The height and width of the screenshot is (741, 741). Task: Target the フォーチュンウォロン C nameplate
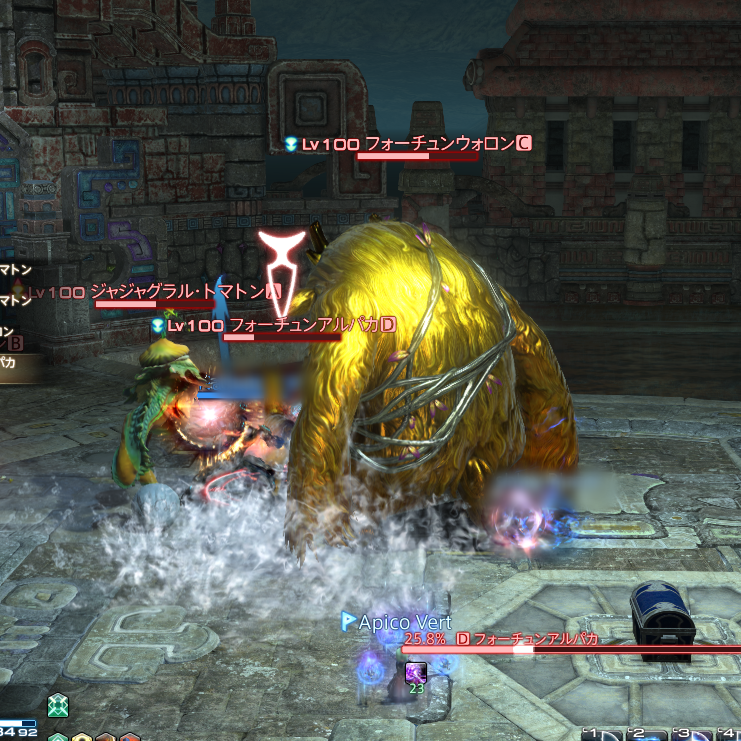point(441,144)
